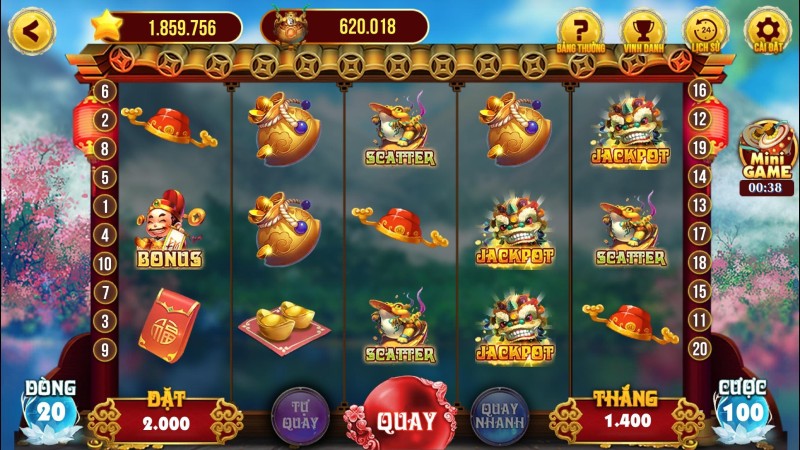Show the Vinh Danh leaderboard
This screenshot has height=450, width=800.
[x=642, y=30]
